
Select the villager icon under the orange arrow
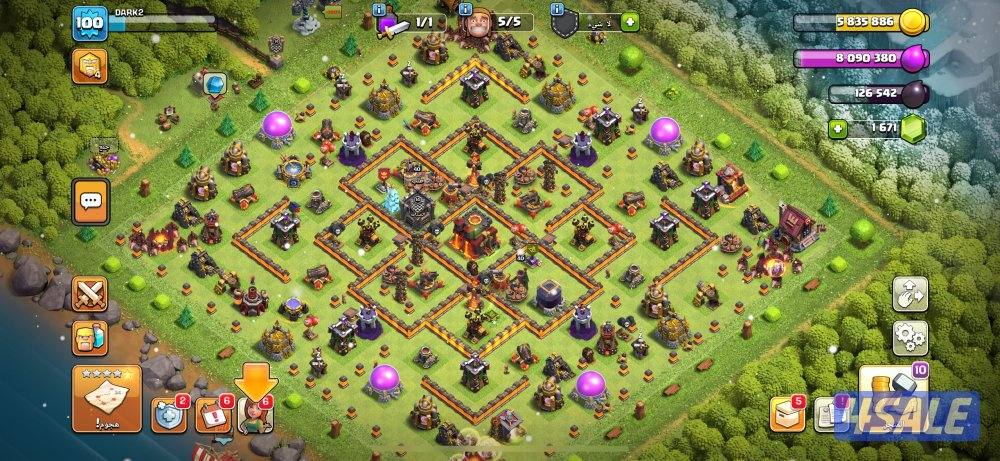[255, 415]
